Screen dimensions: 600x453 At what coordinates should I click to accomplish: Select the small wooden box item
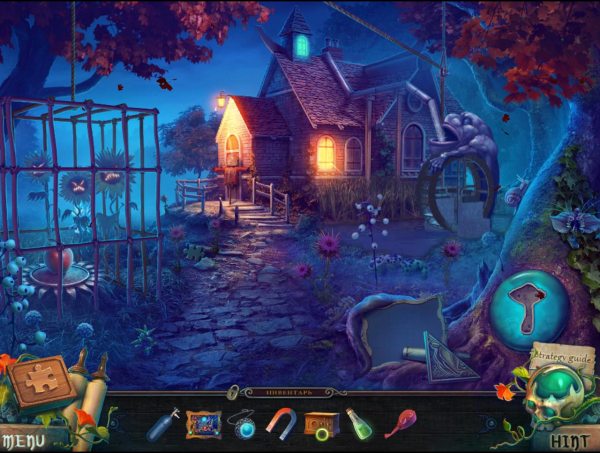[321, 424]
